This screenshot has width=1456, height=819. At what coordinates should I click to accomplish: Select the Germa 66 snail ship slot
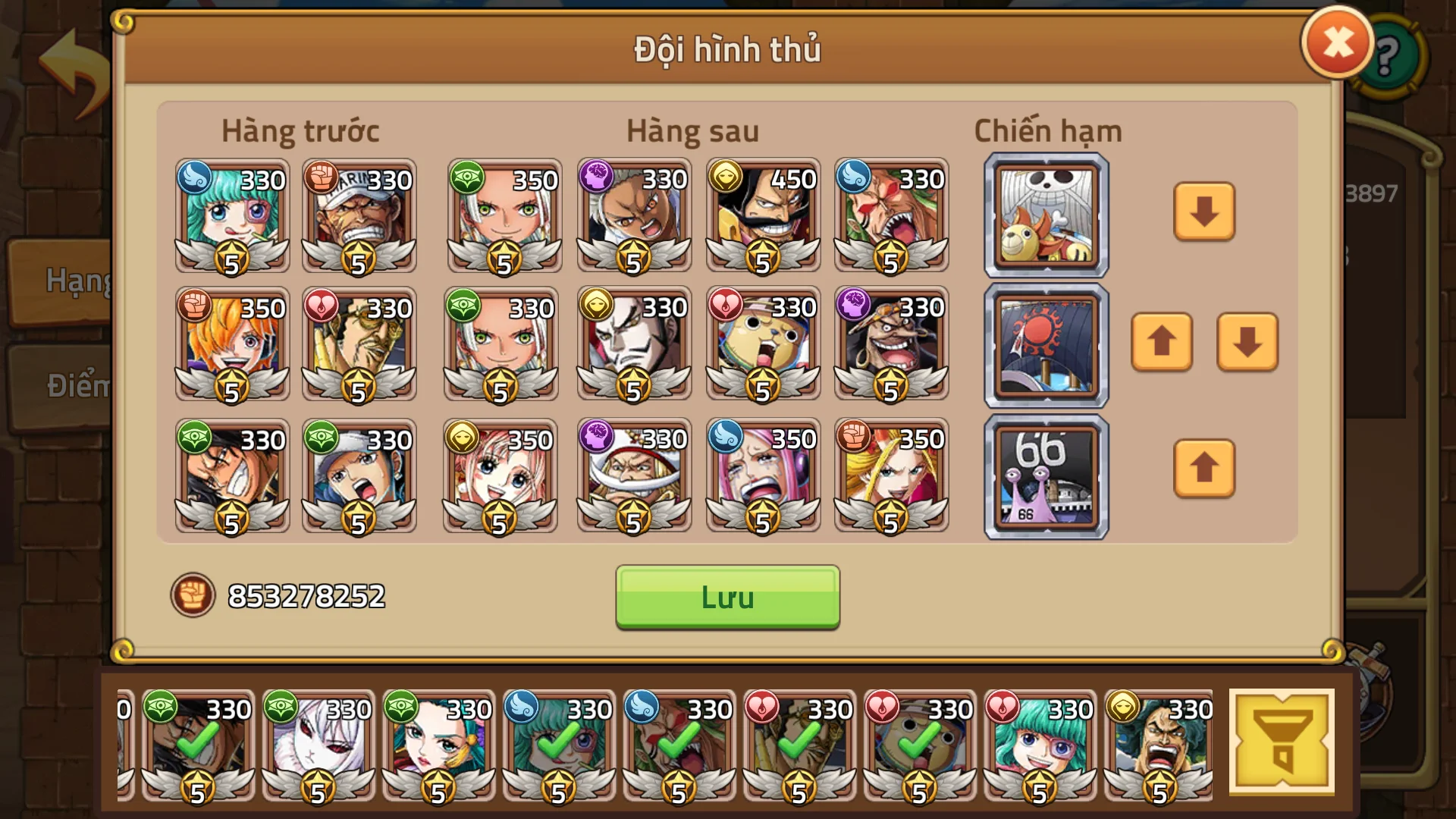click(1045, 475)
